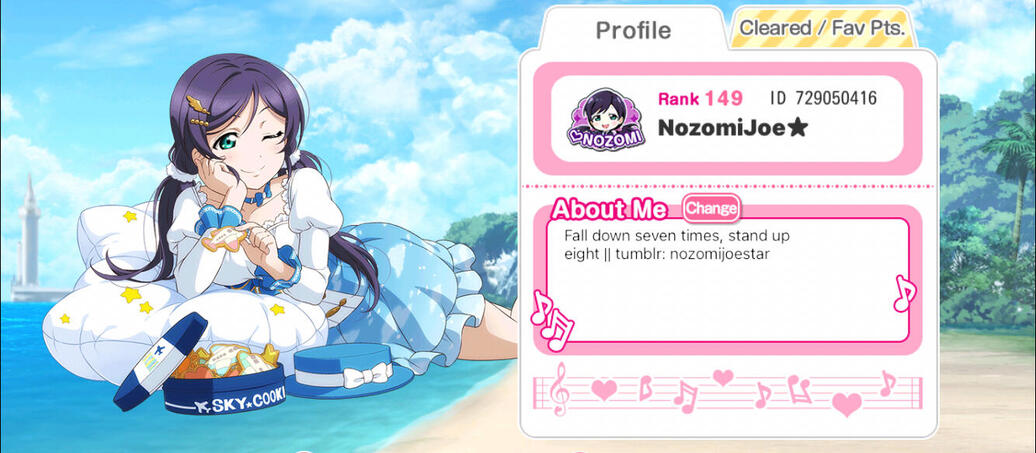1036x453 pixels.
Task: Click the Change button beside About Me
Action: [x=711, y=208]
